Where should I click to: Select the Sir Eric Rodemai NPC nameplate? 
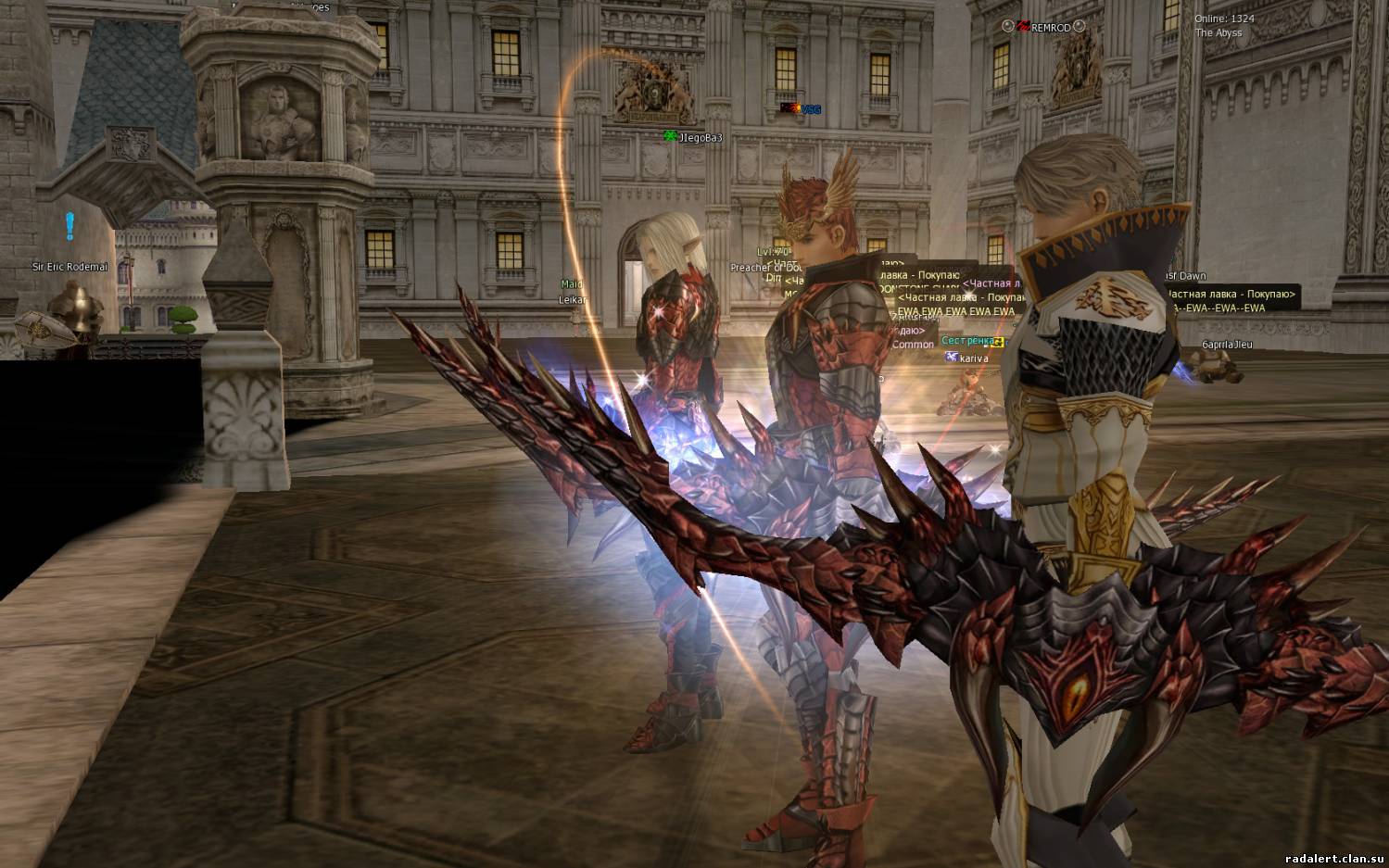(x=70, y=268)
